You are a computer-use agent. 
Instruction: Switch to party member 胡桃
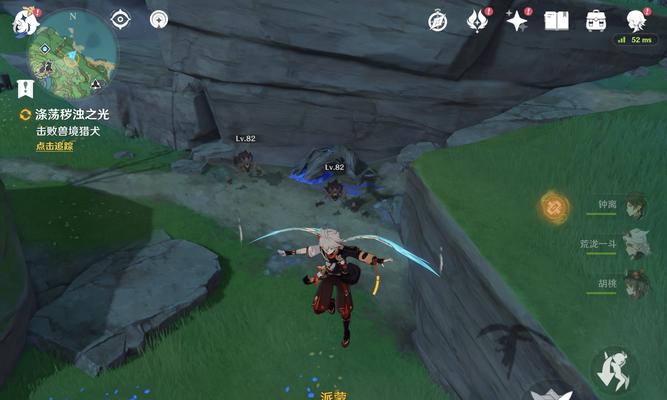[632, 283]
